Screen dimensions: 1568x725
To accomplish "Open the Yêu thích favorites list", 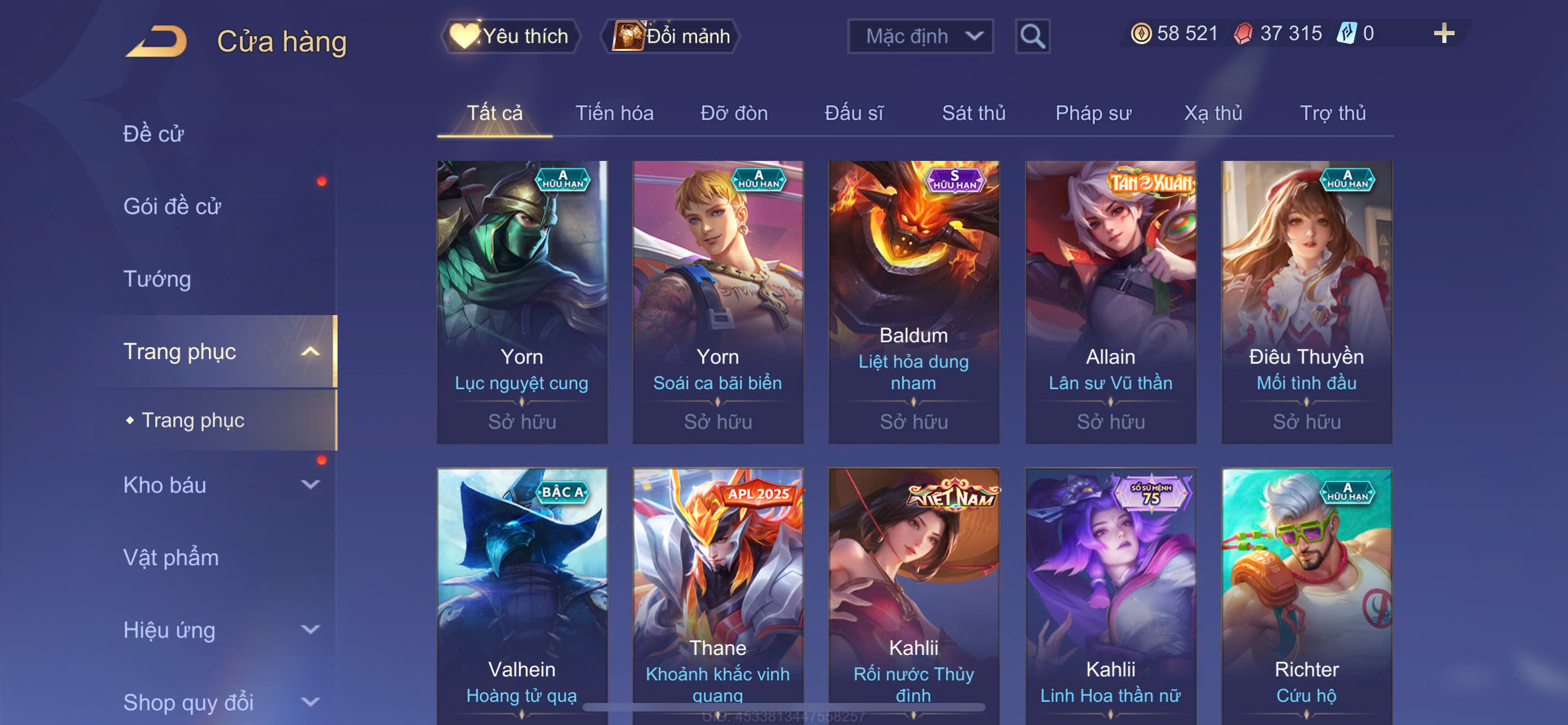I will point(510,36).
